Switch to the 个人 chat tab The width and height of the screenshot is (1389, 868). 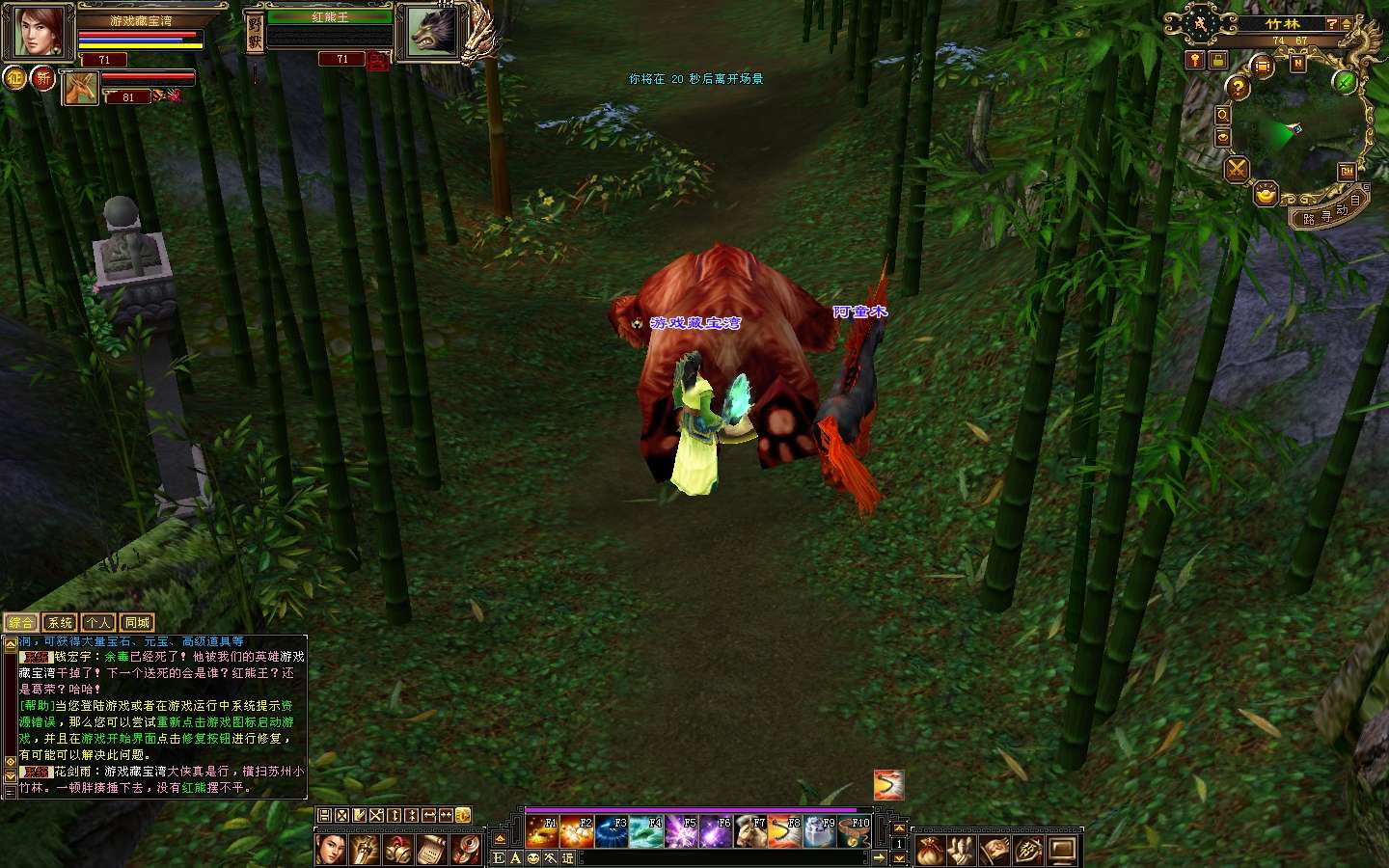click(98, 623)
